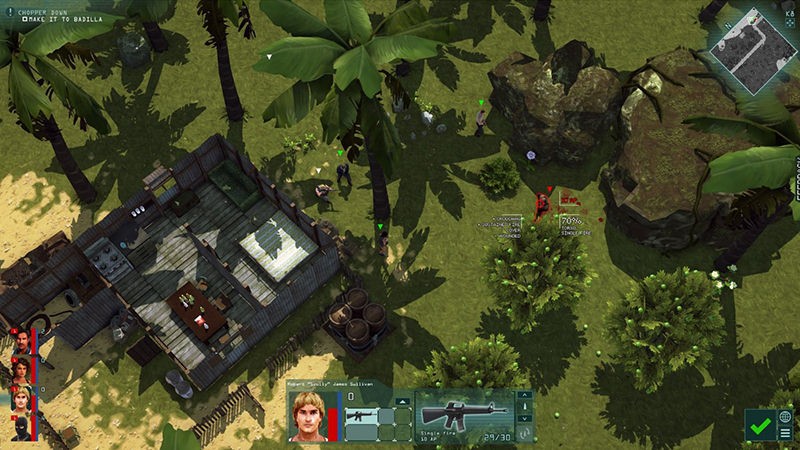Expand the inventory with the up arrow
This screenshot has width=800, height=450.
(402, 400)
